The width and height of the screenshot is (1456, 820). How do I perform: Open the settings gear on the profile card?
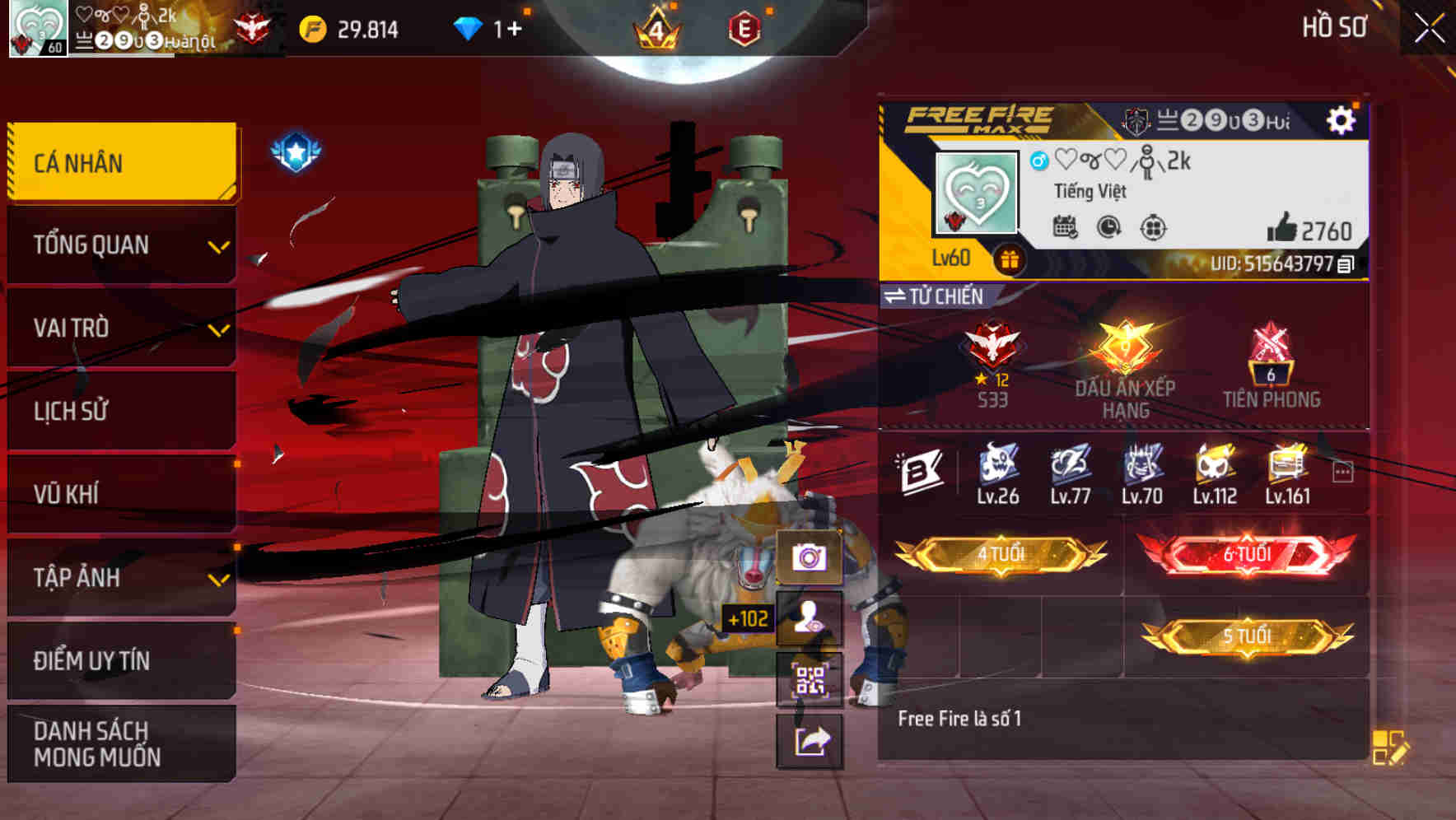click(1342, 120)
